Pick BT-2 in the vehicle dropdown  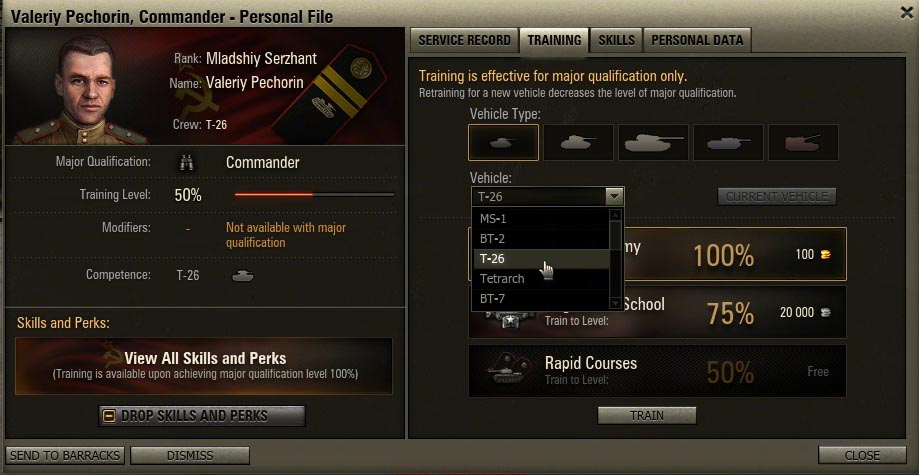[540, 238]
